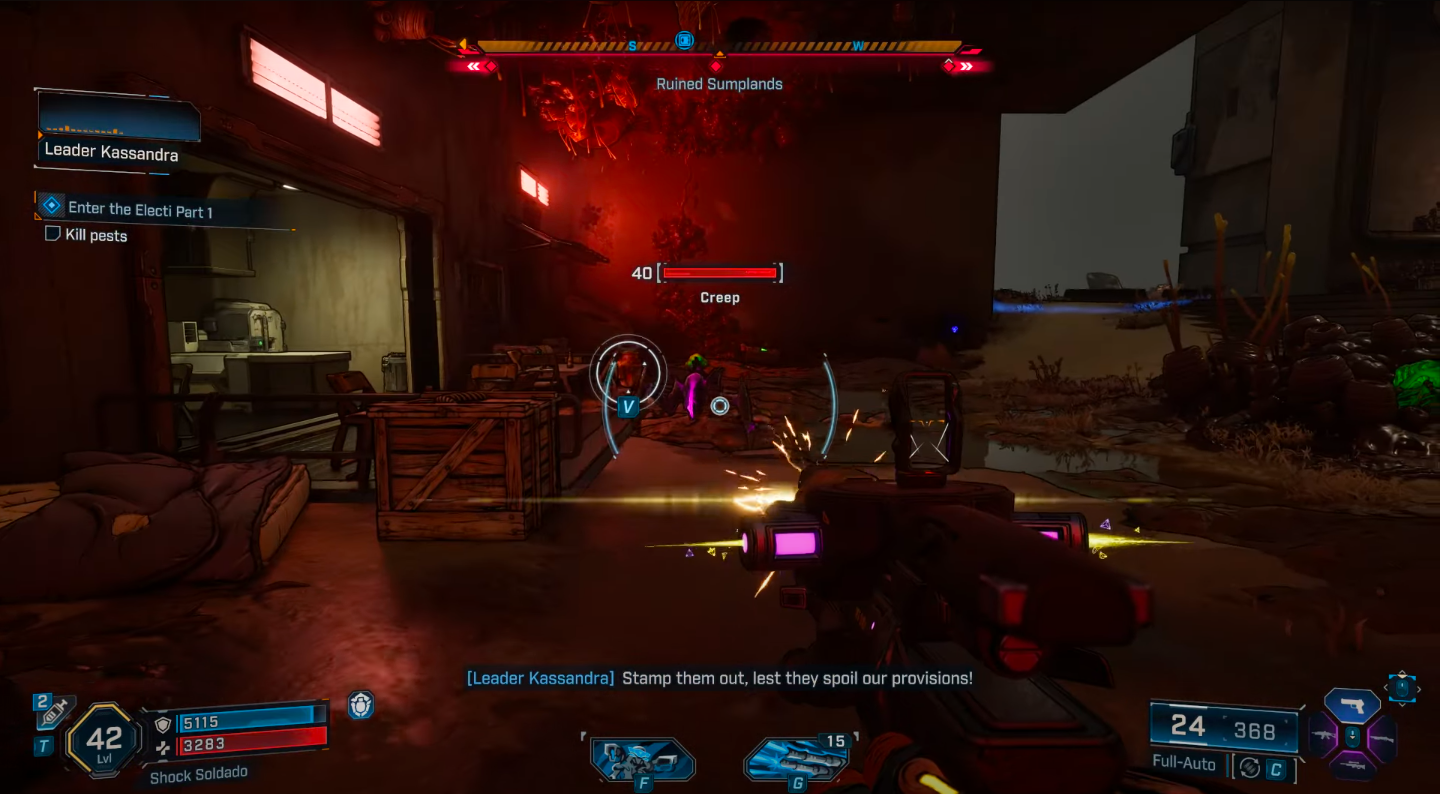Screen dimensions: 1440x794
Task: Activate the action skill icon
Action: (640, 759)
